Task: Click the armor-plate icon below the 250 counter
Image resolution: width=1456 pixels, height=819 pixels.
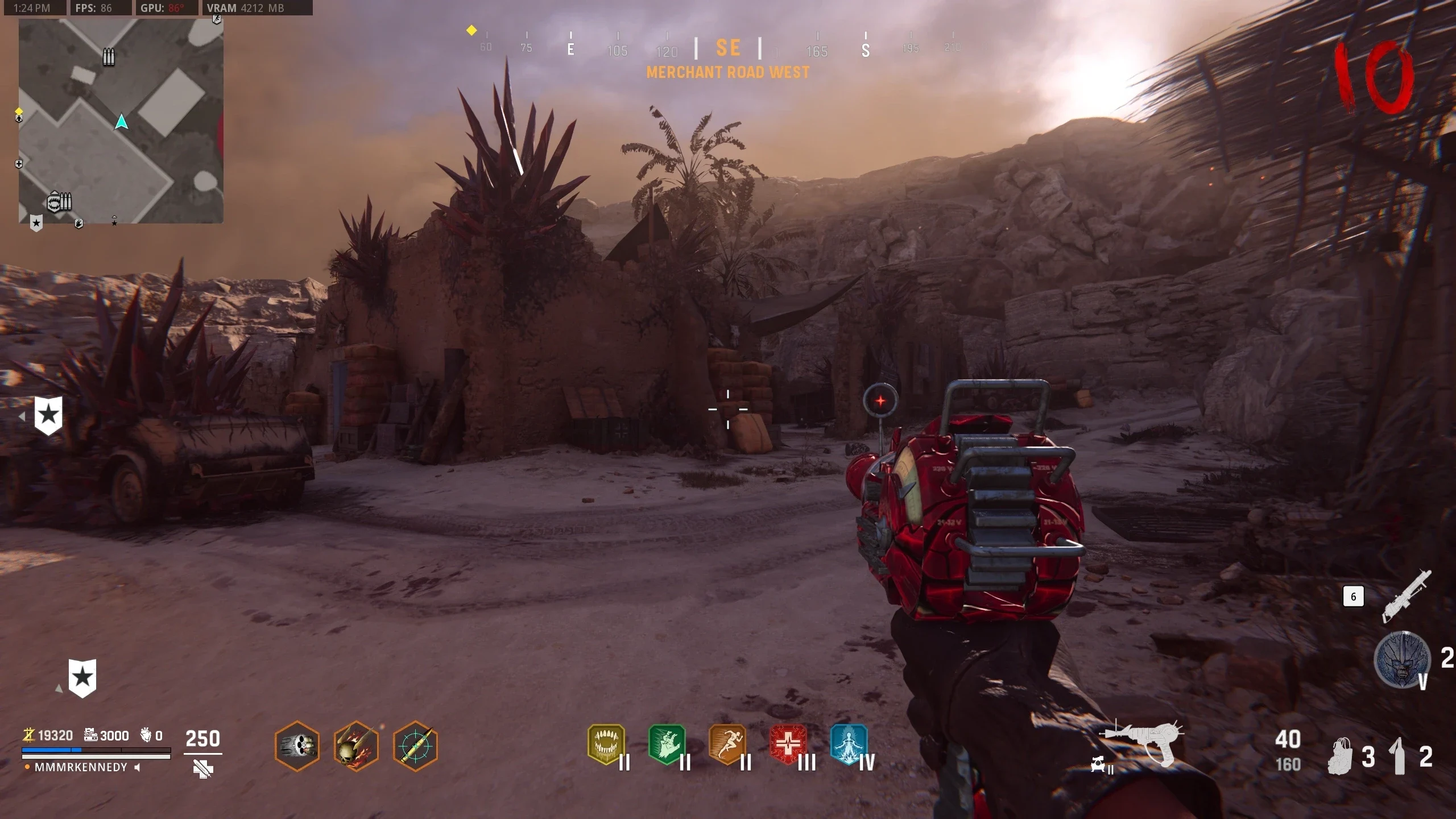Action: (203, 770)
